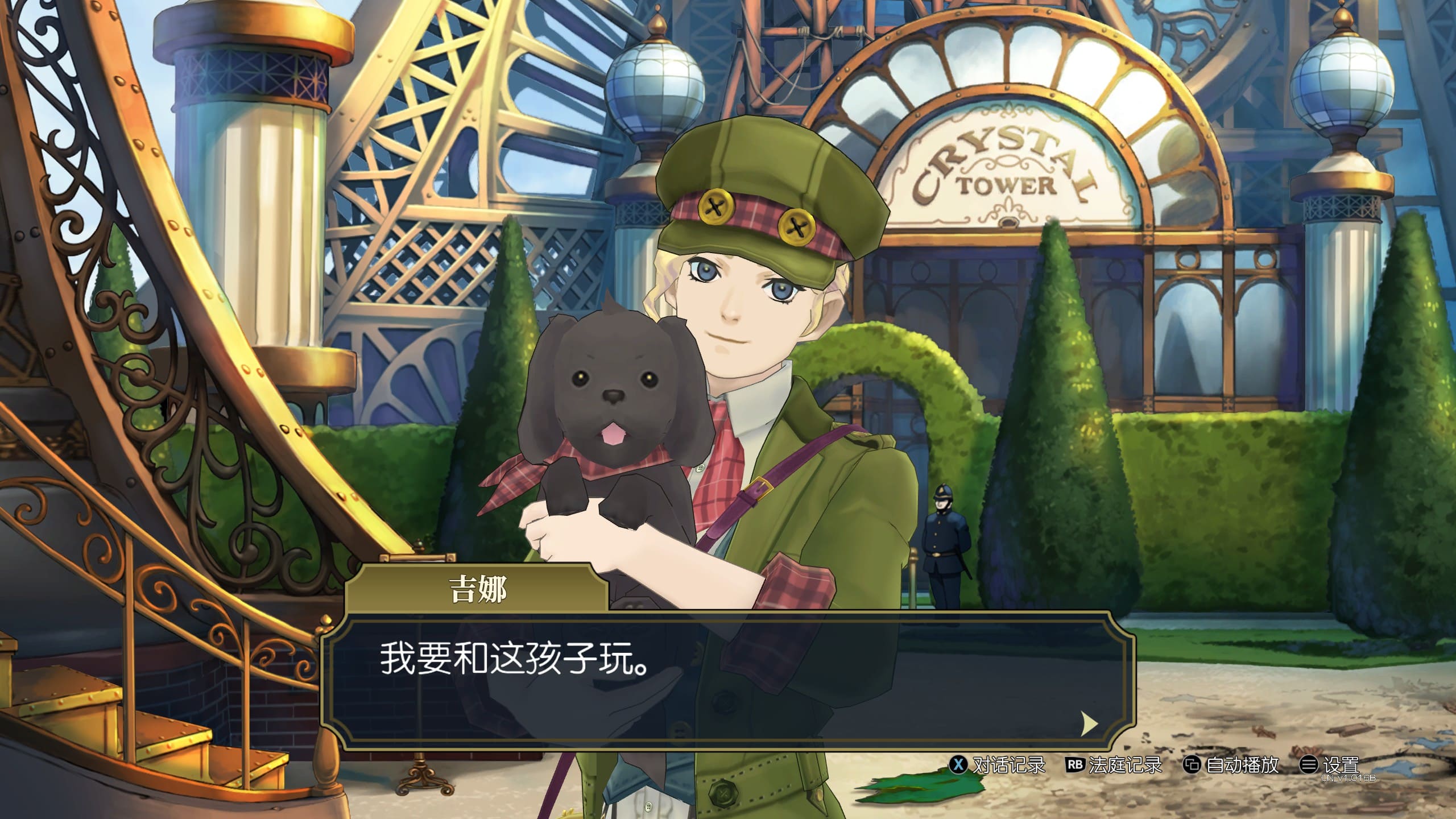Open the 设置 settings menu
The width and height of the screenshot is (1456, 819).
point(1330,765)
